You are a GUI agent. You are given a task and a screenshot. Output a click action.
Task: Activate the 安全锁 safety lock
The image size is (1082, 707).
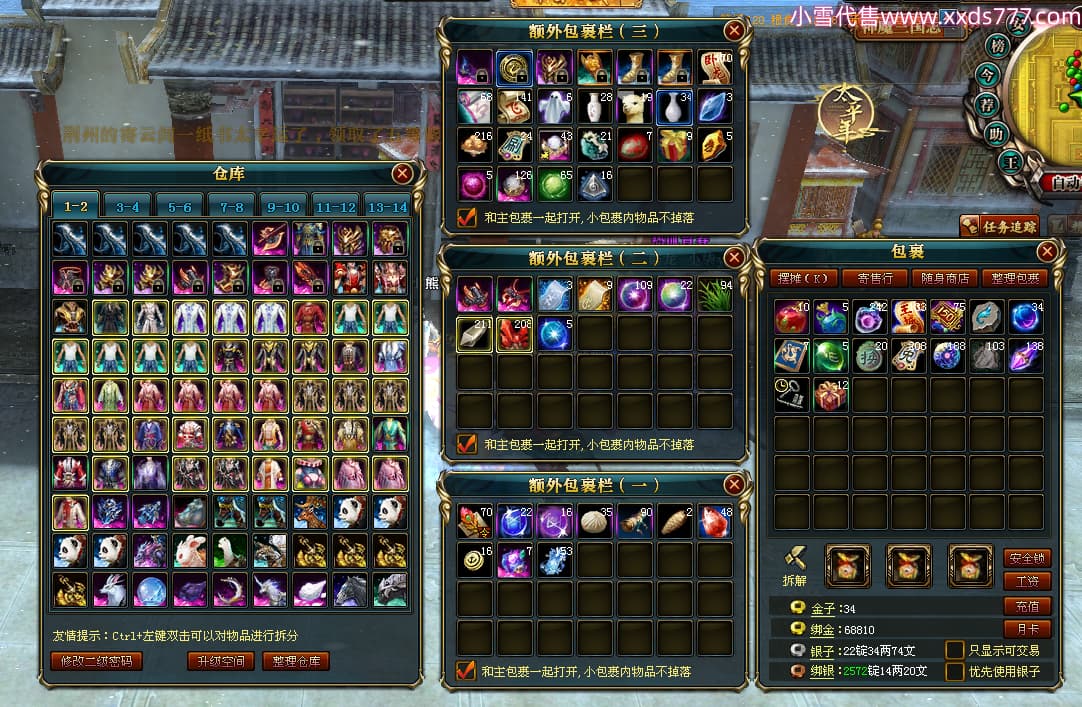[x=1027, y=558]
